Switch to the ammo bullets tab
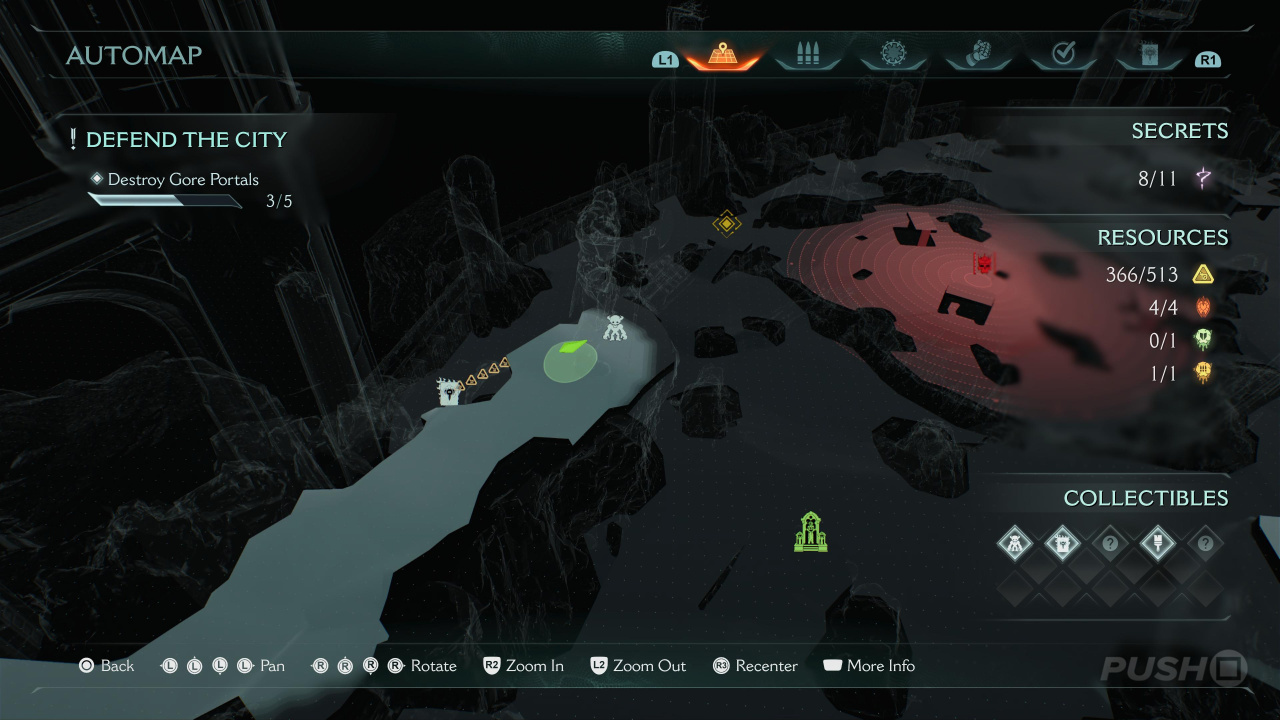 click(x=807, y=55)
